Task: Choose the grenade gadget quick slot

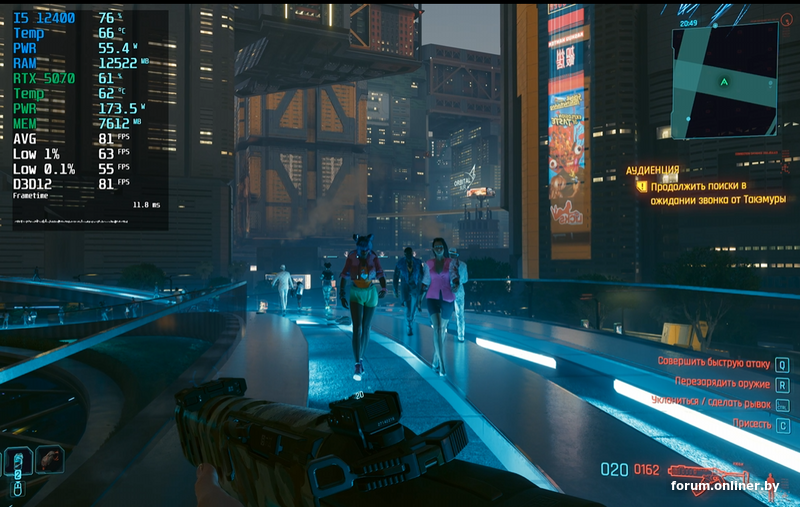Action: pos(49,459)
